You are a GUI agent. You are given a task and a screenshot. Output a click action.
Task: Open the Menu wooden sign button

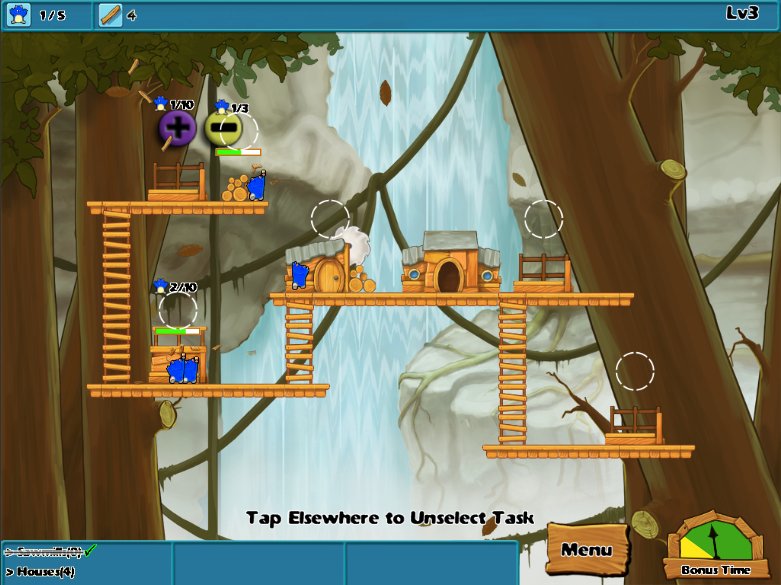coord(586,549)
